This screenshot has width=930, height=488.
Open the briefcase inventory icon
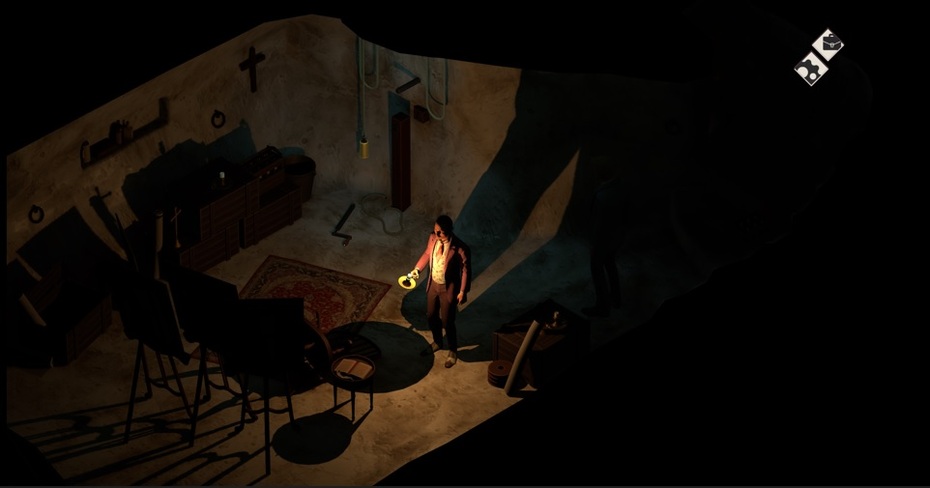828,44
